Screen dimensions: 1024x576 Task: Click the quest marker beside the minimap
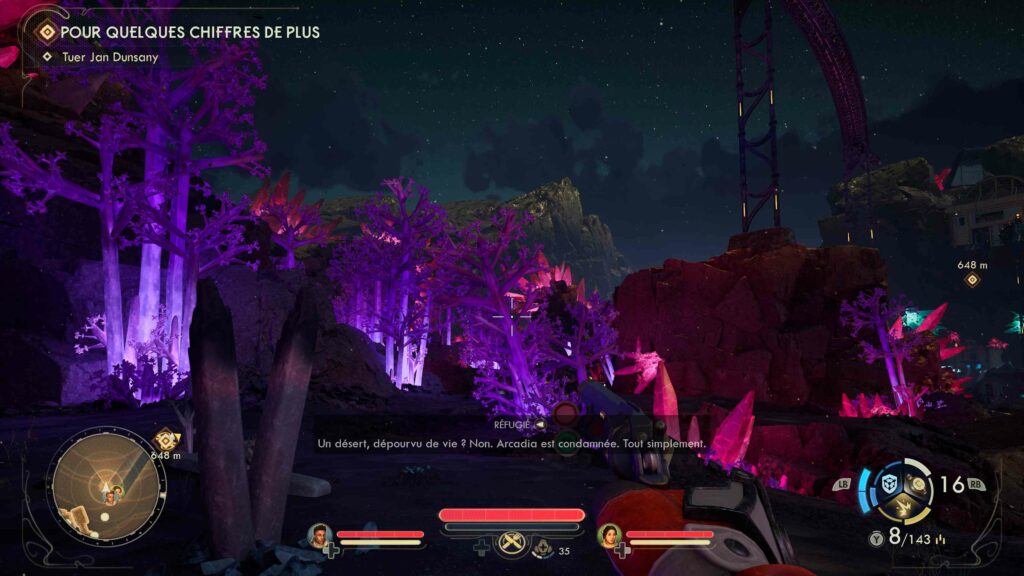[165, 440]
